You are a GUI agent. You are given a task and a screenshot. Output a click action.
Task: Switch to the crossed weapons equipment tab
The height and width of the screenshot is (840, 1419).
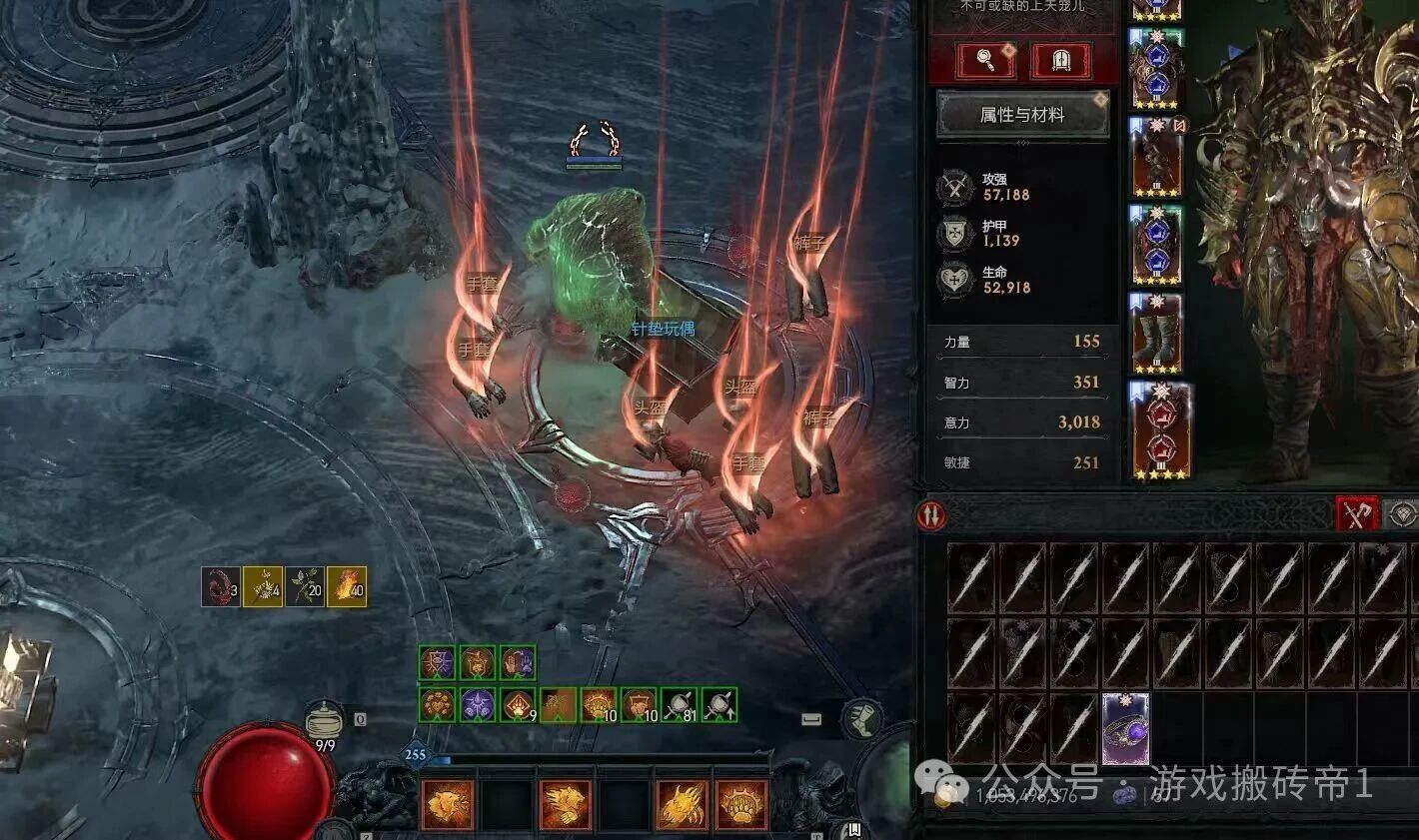point(1356,514)
